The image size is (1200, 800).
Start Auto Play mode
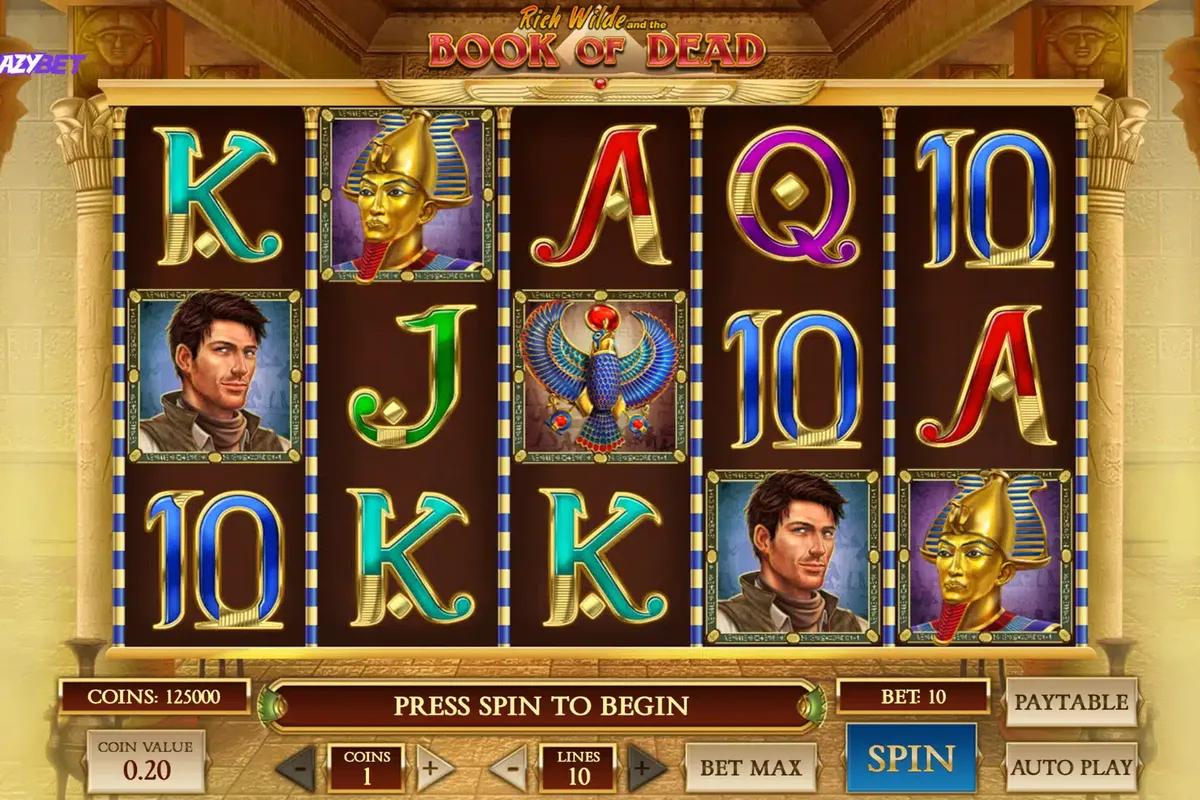[x=1071, y=768]
